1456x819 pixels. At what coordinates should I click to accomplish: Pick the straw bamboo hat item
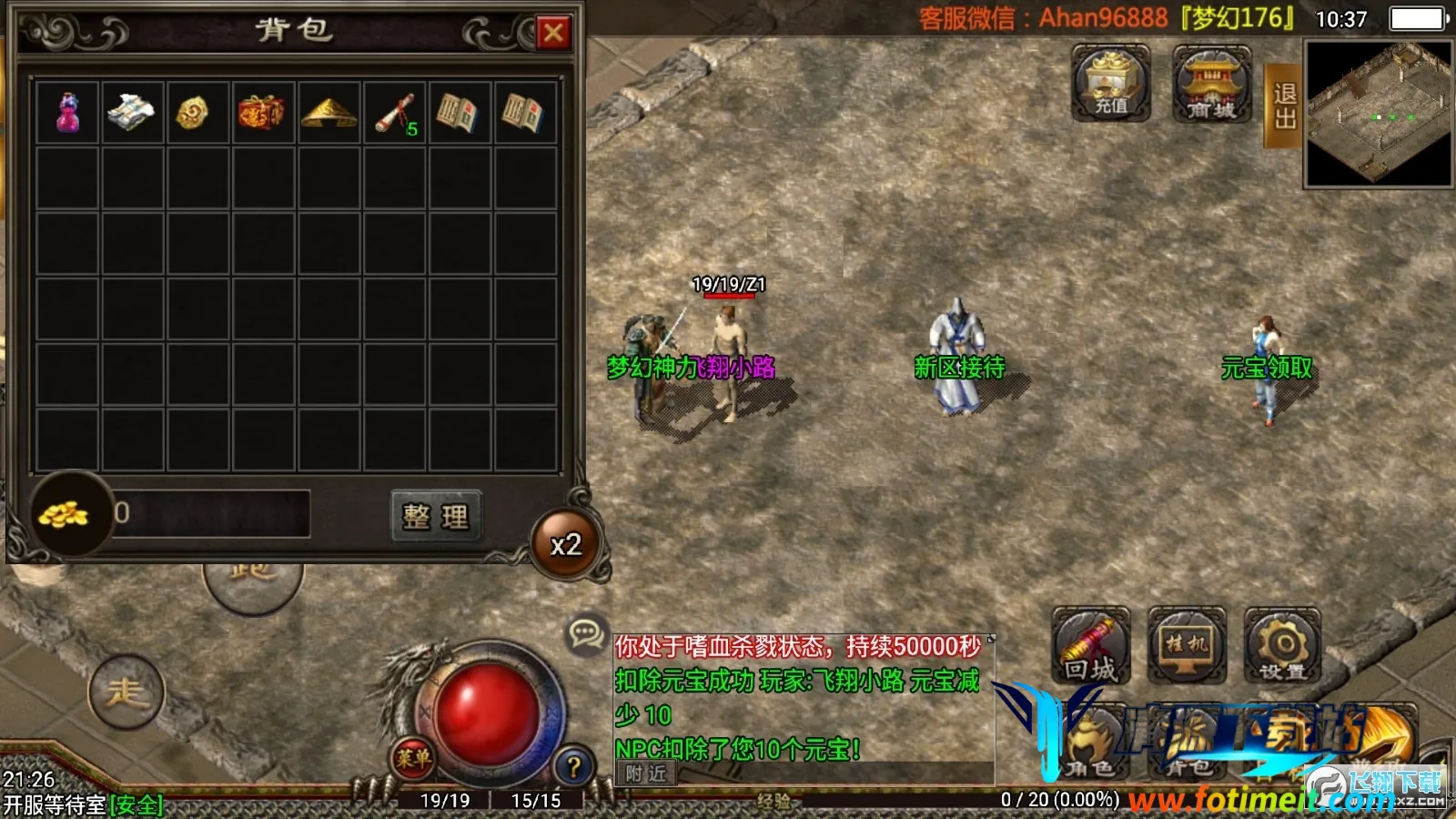329,113
